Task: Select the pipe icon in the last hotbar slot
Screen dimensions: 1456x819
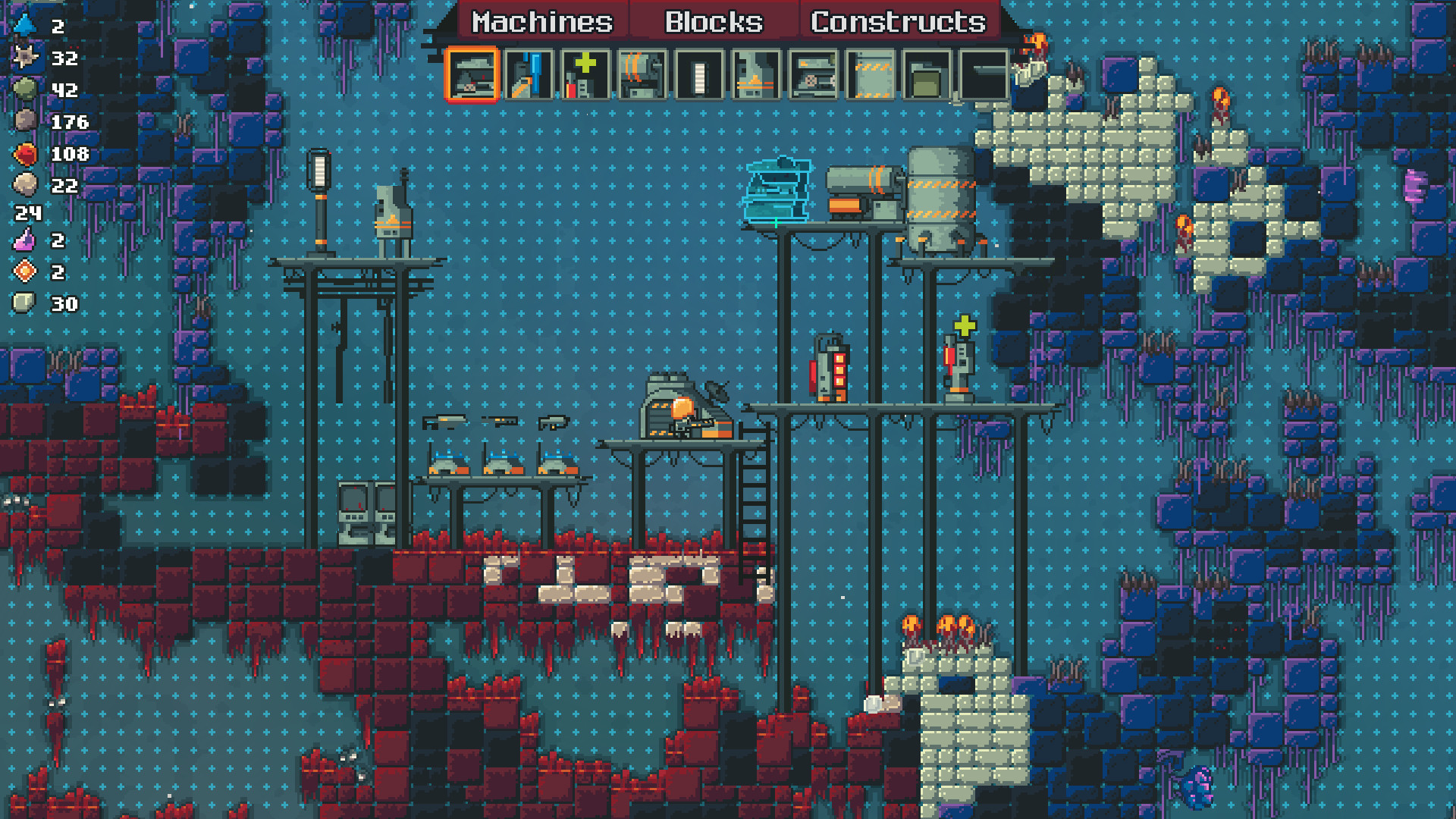Action: [984, 76]
